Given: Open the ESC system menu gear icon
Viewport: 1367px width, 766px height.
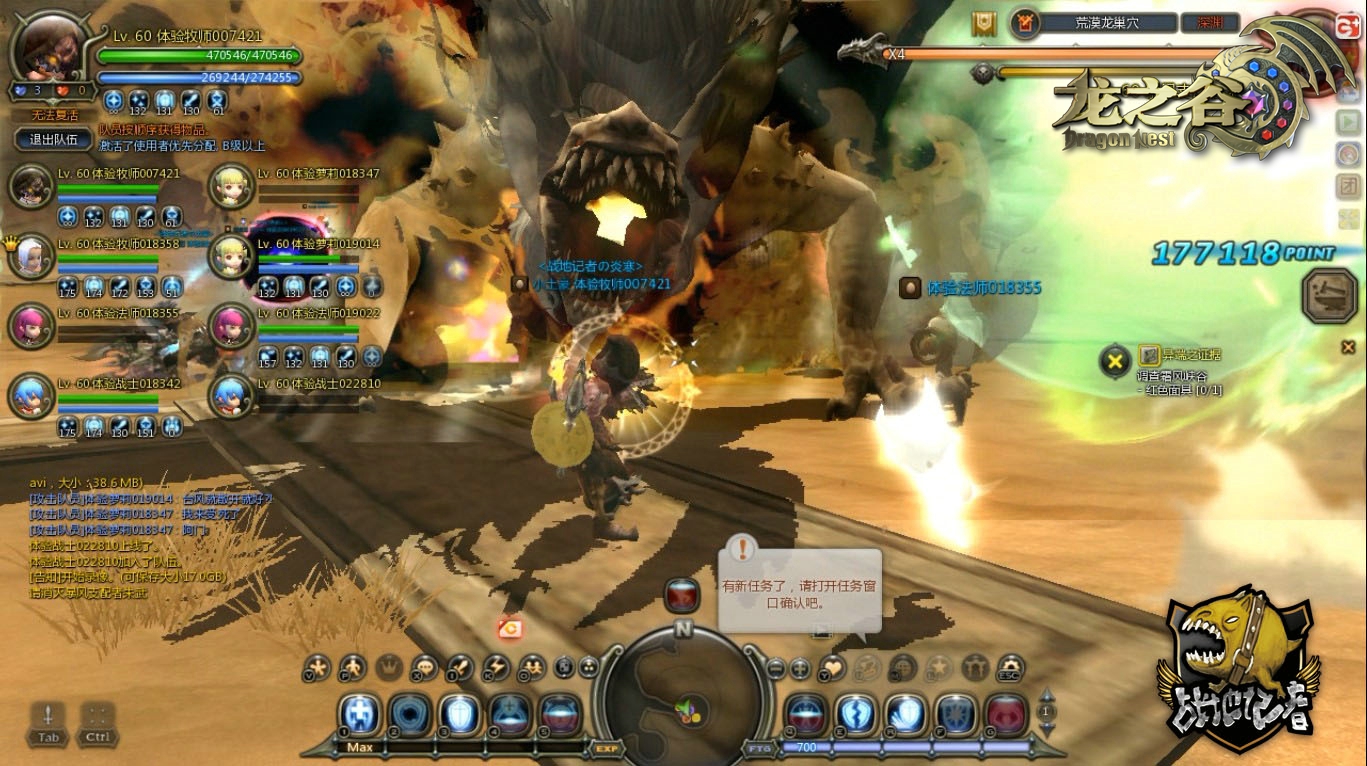Looking at the screenshot, I should [x=1011, y=667].
